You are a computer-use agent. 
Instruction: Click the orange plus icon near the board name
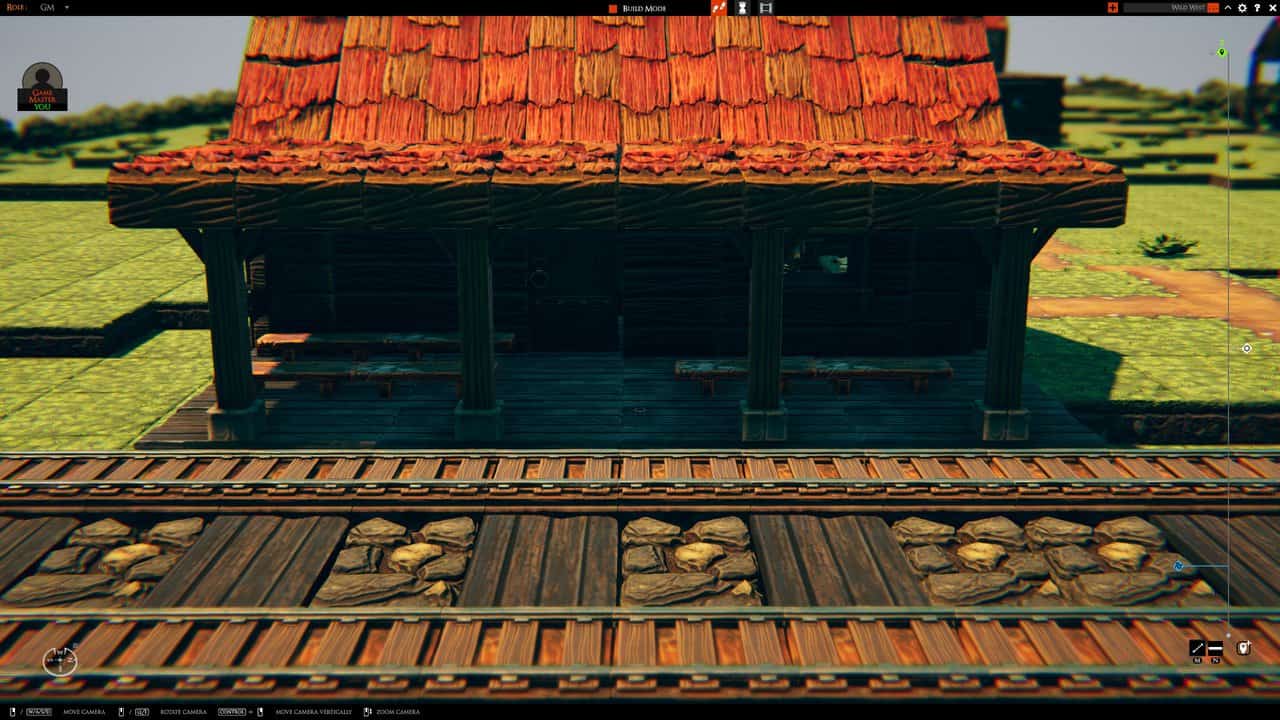point(1113,7)
